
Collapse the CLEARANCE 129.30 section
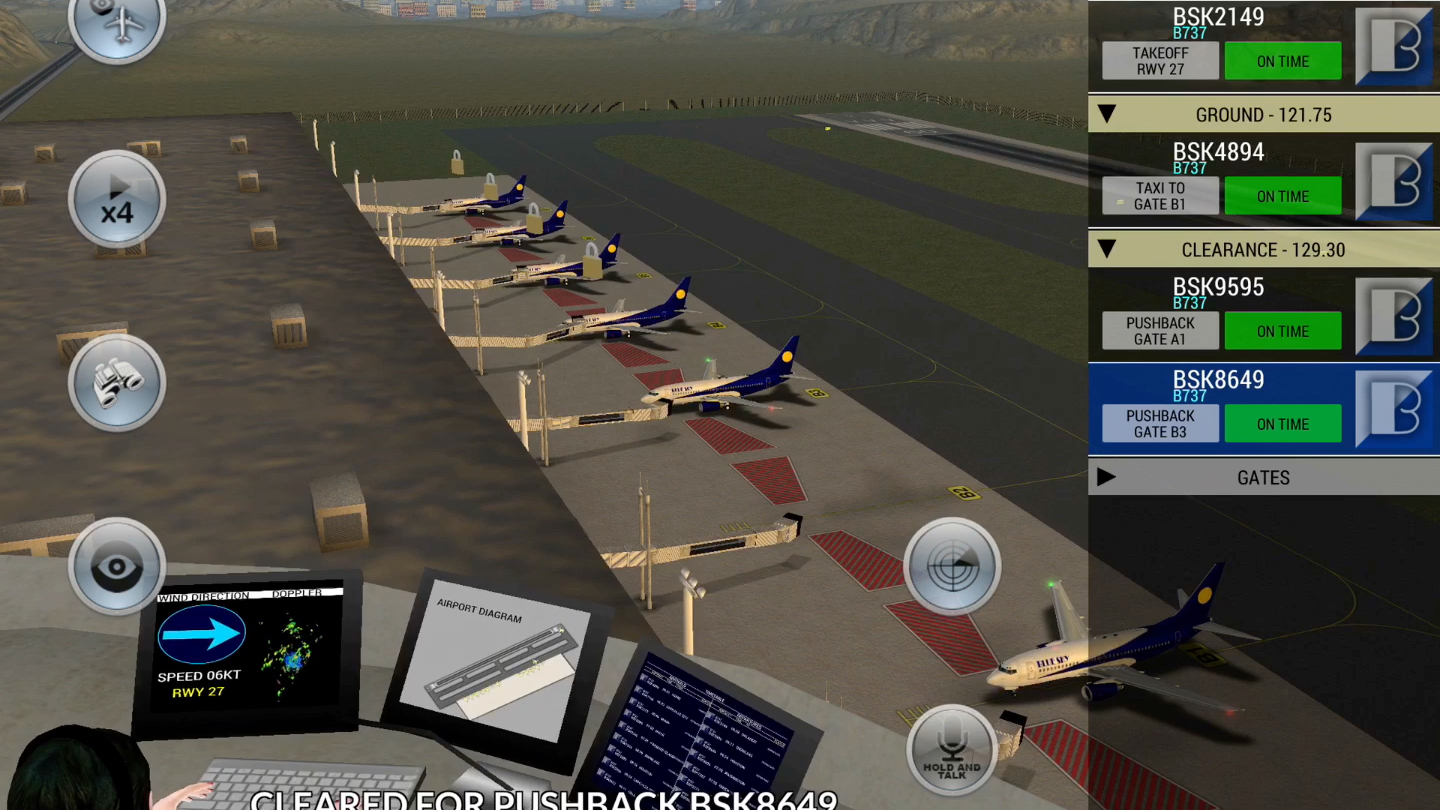(1106, 249)
